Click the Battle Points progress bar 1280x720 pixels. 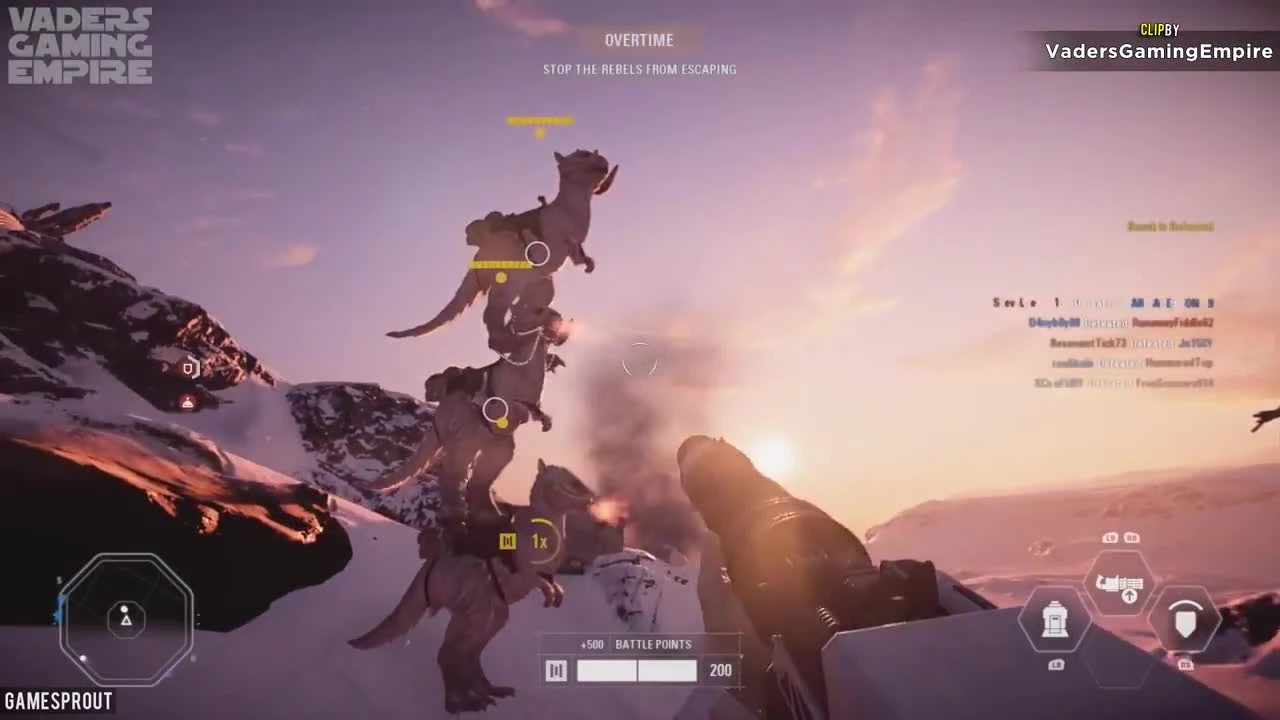(x=637, y=670)
